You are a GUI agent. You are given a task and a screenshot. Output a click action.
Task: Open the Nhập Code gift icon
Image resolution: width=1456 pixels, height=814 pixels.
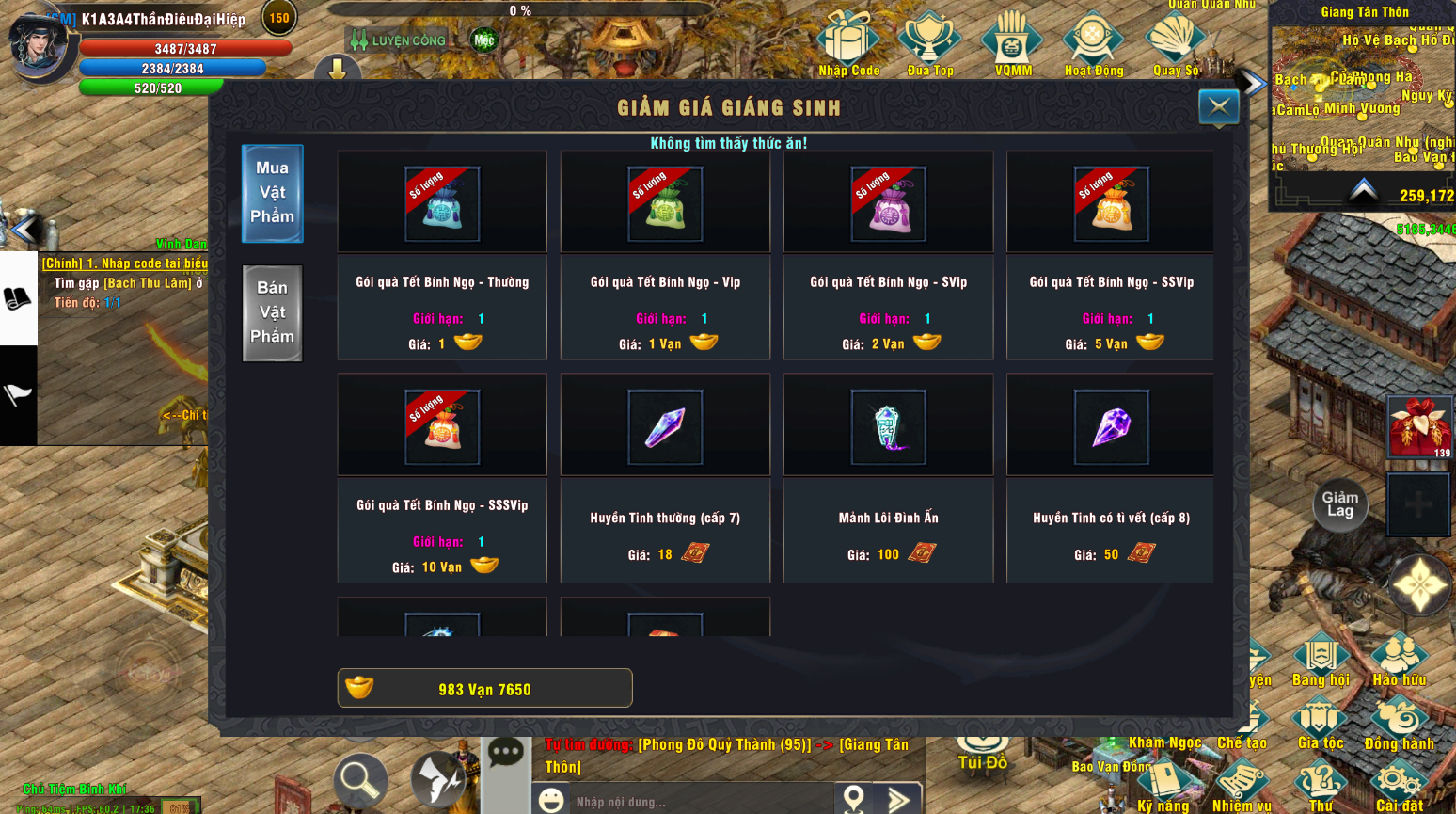click(x=847, y=40)
